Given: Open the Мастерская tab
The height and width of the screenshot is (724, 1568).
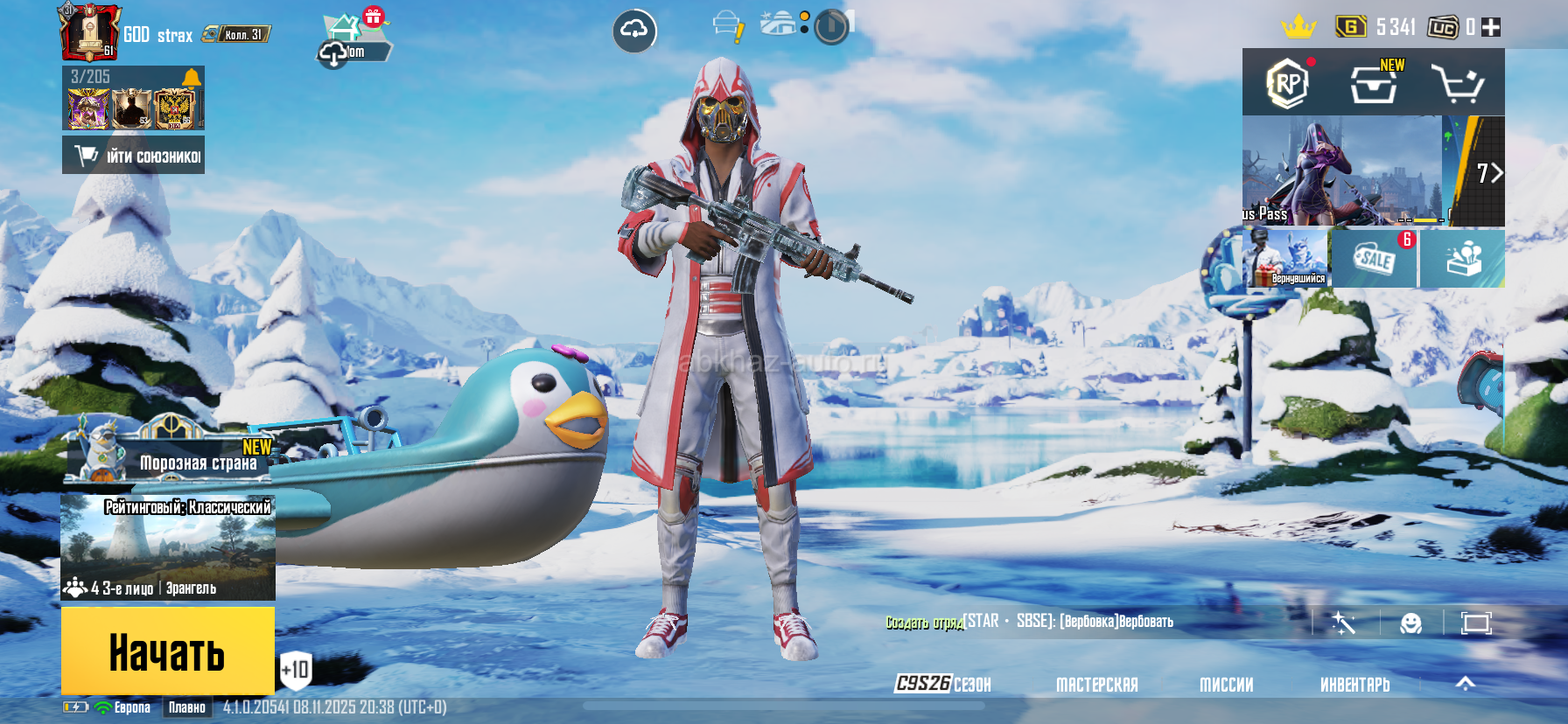Looking at the screenshot, I should click(x=1096, y=685).
